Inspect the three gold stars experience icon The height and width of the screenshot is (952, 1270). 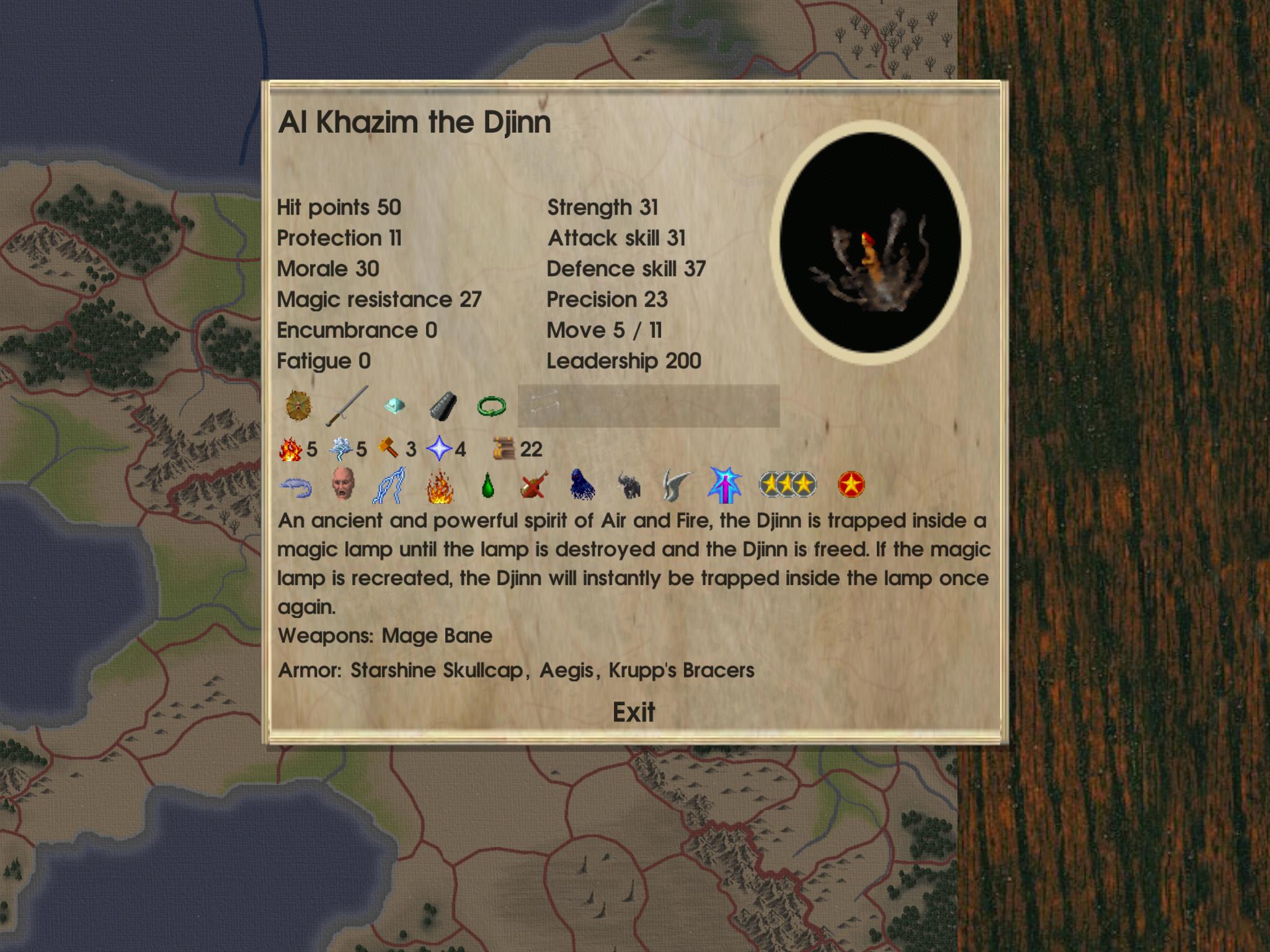pos(788,485)
